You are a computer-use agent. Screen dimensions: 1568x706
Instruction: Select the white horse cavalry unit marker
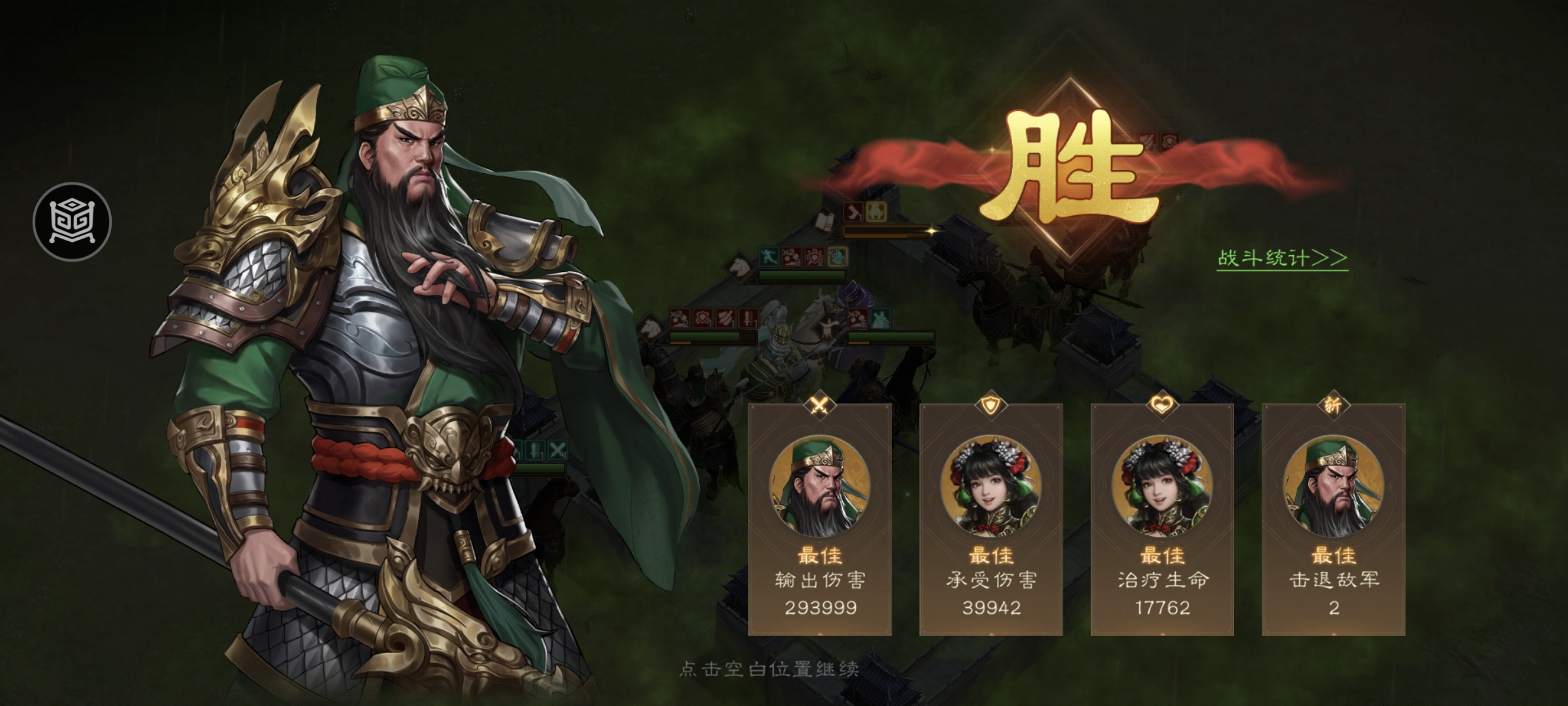(x=738, y=267)
